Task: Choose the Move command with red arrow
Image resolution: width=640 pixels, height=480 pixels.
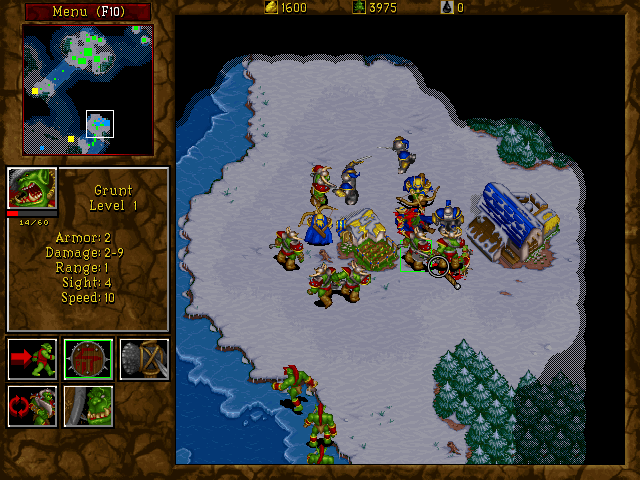Action: 32,359
